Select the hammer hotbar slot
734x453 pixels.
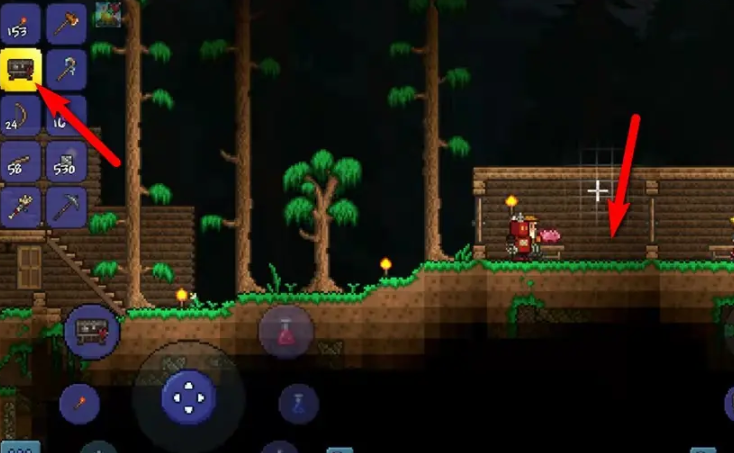click(67, 23)
